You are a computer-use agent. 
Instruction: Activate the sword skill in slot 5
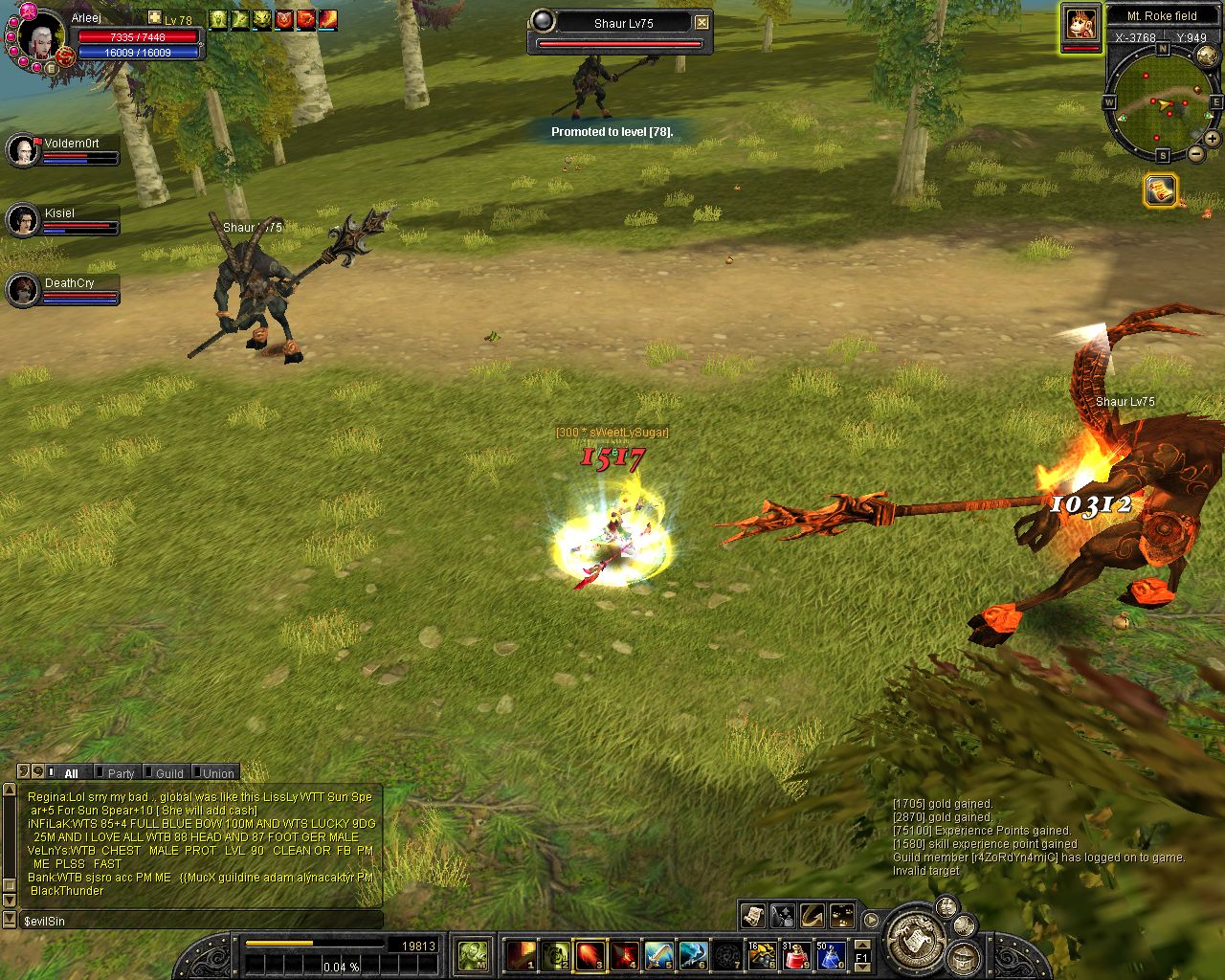coord(658,954)
